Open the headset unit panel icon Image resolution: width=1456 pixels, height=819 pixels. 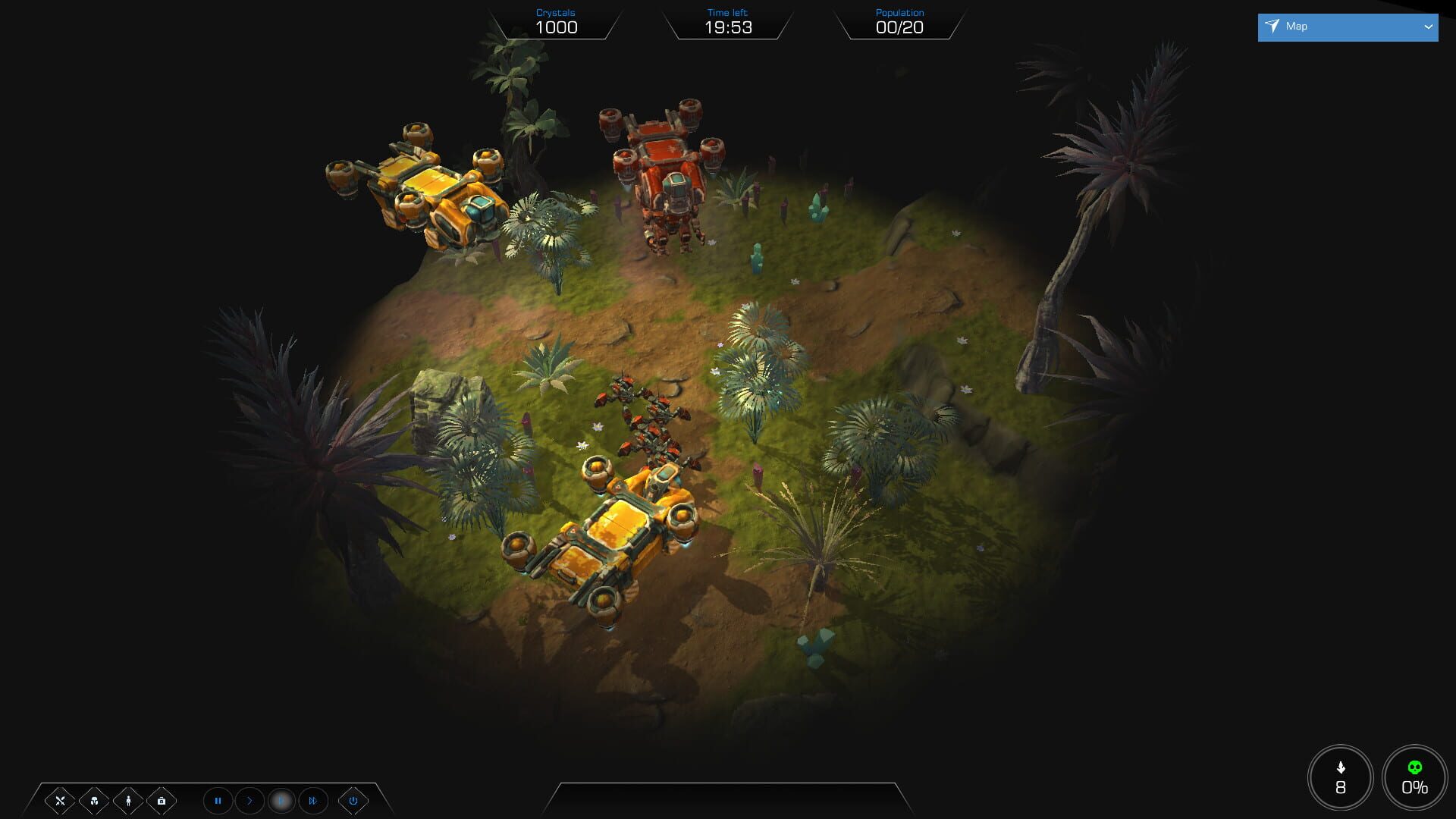(x=94, y=801)
